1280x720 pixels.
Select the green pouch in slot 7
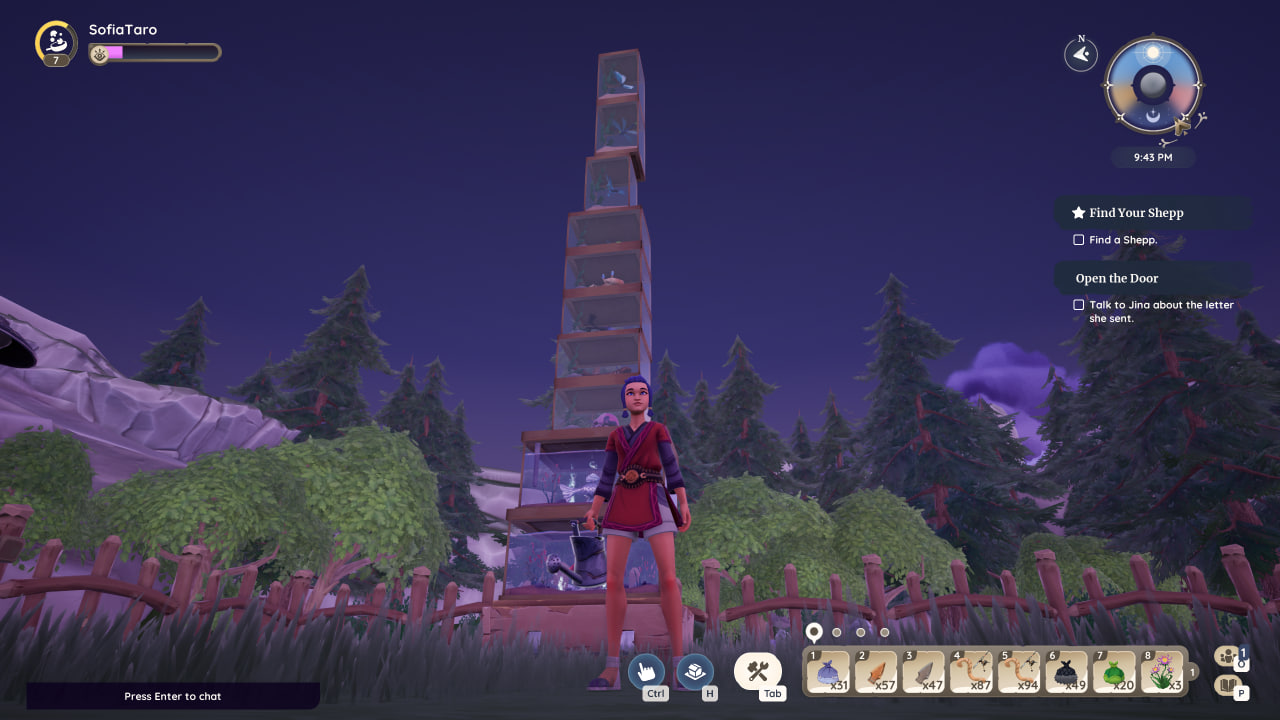tap(1114, 671)
